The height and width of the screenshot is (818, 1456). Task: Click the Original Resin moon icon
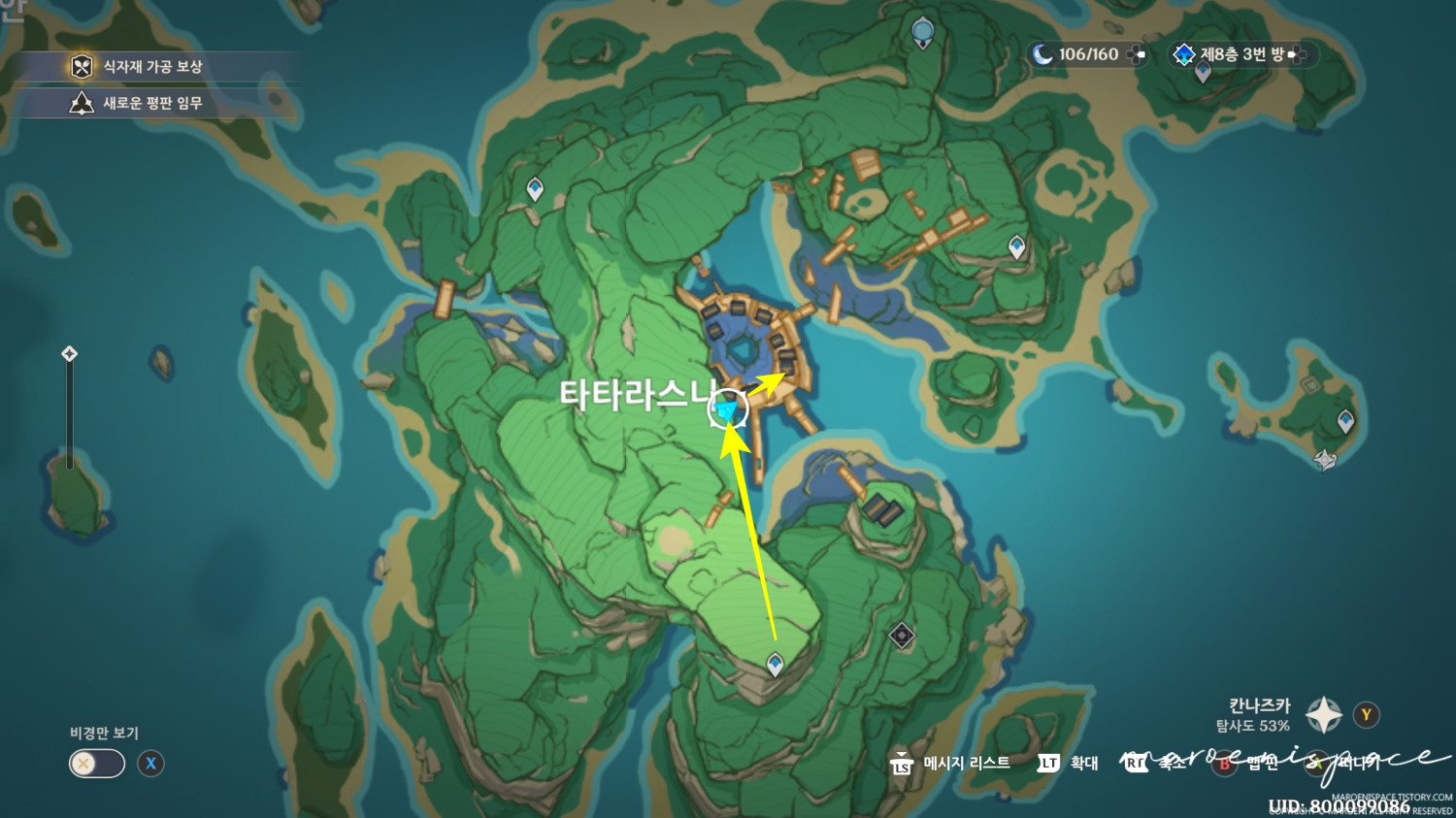click(1043, 54)
